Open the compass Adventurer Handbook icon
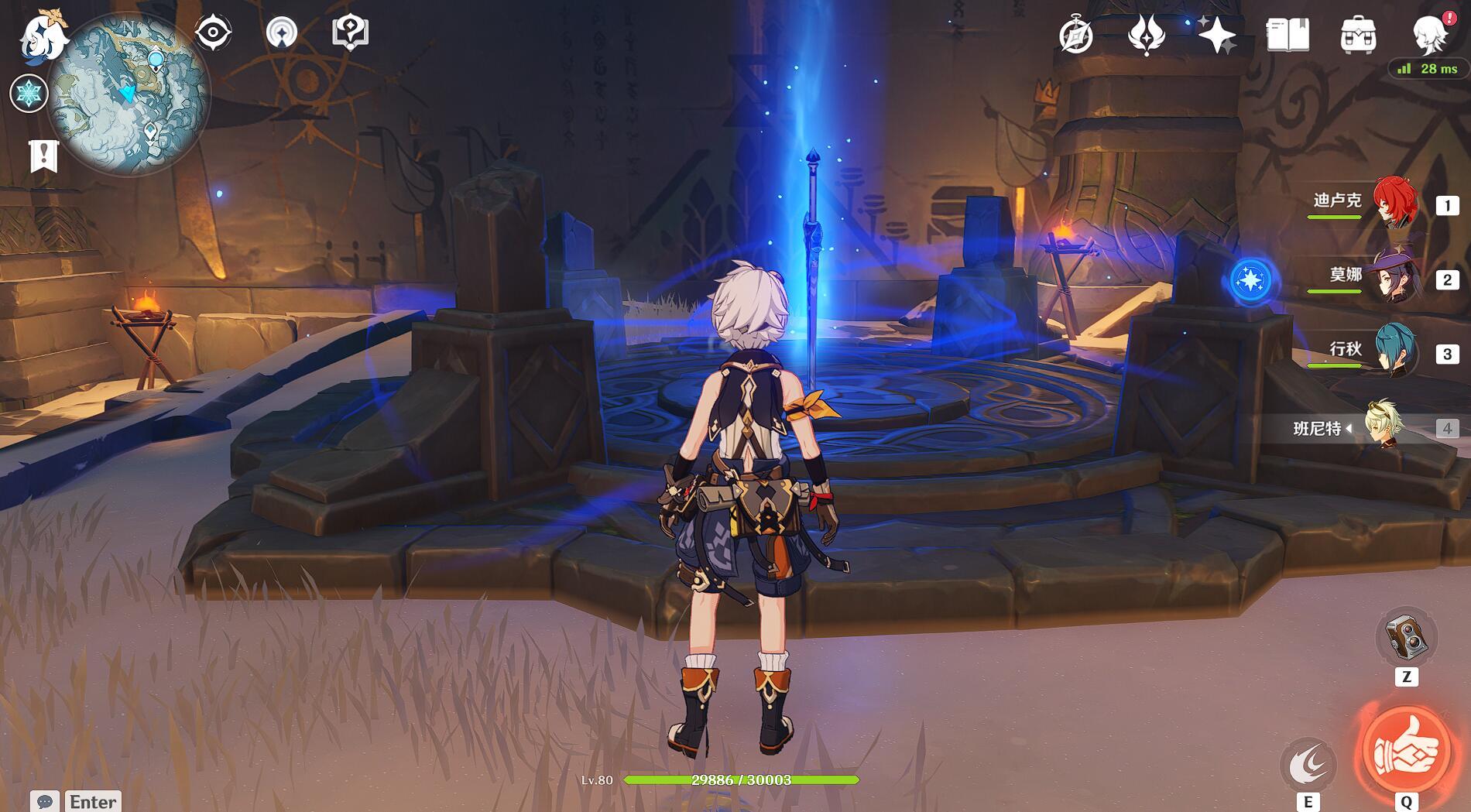Screen dimensions: 1471x812 point(1075,36)
